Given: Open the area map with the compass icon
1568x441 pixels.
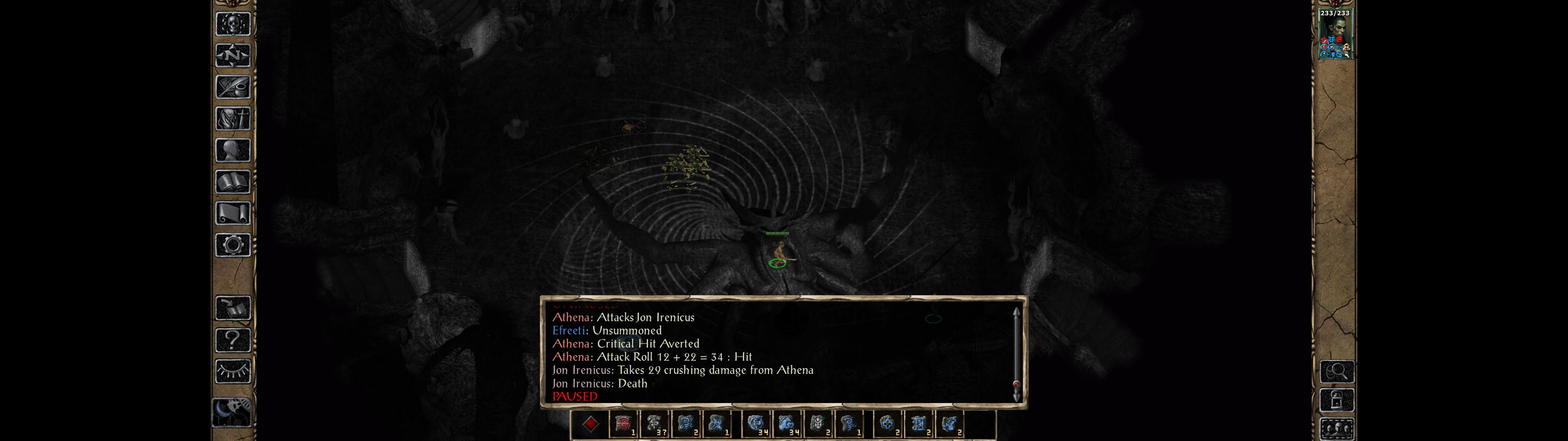Looking at the screenshot, I should point(232,56).
